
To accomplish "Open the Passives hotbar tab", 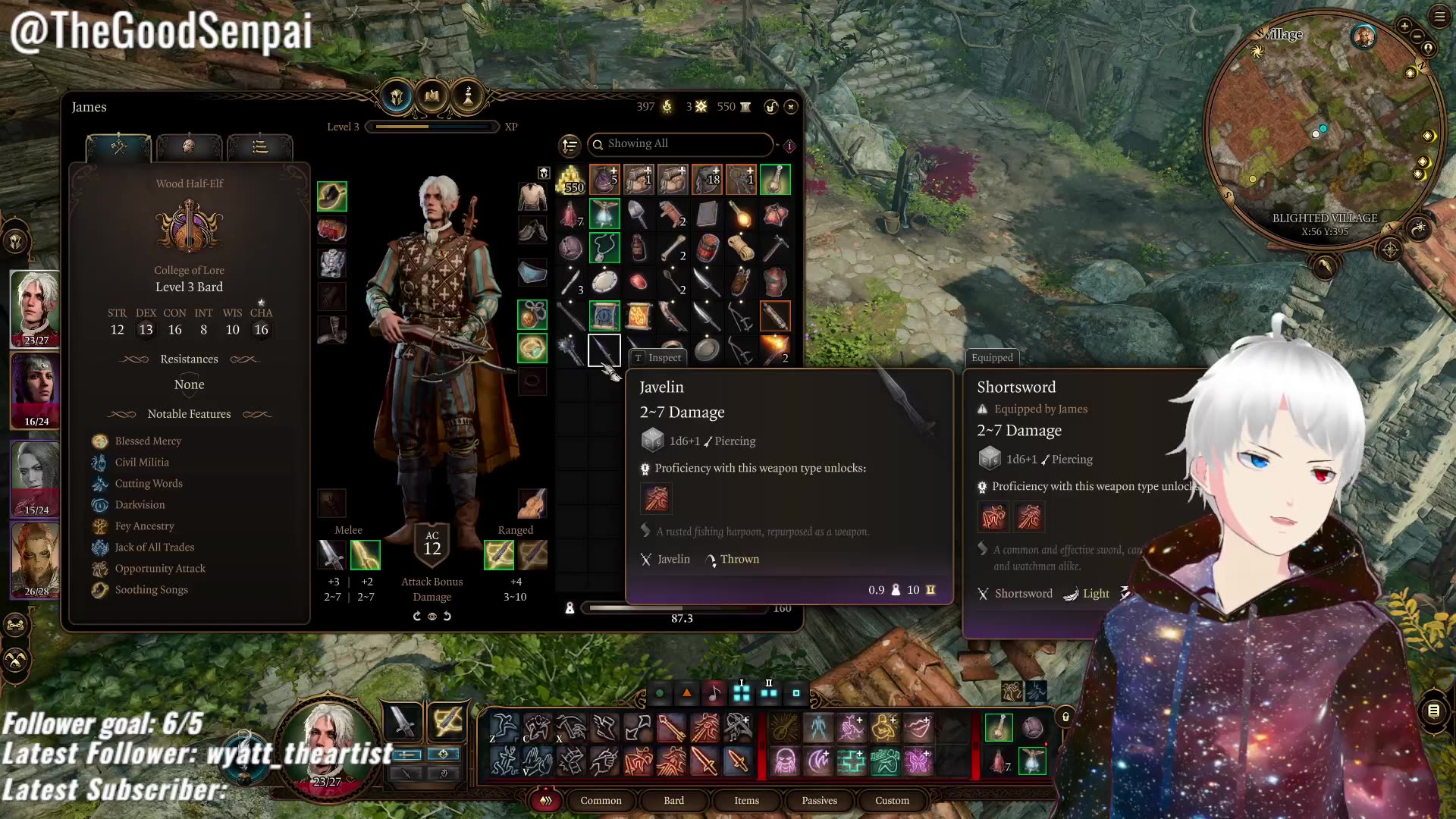I will click(x=819, y=800).
